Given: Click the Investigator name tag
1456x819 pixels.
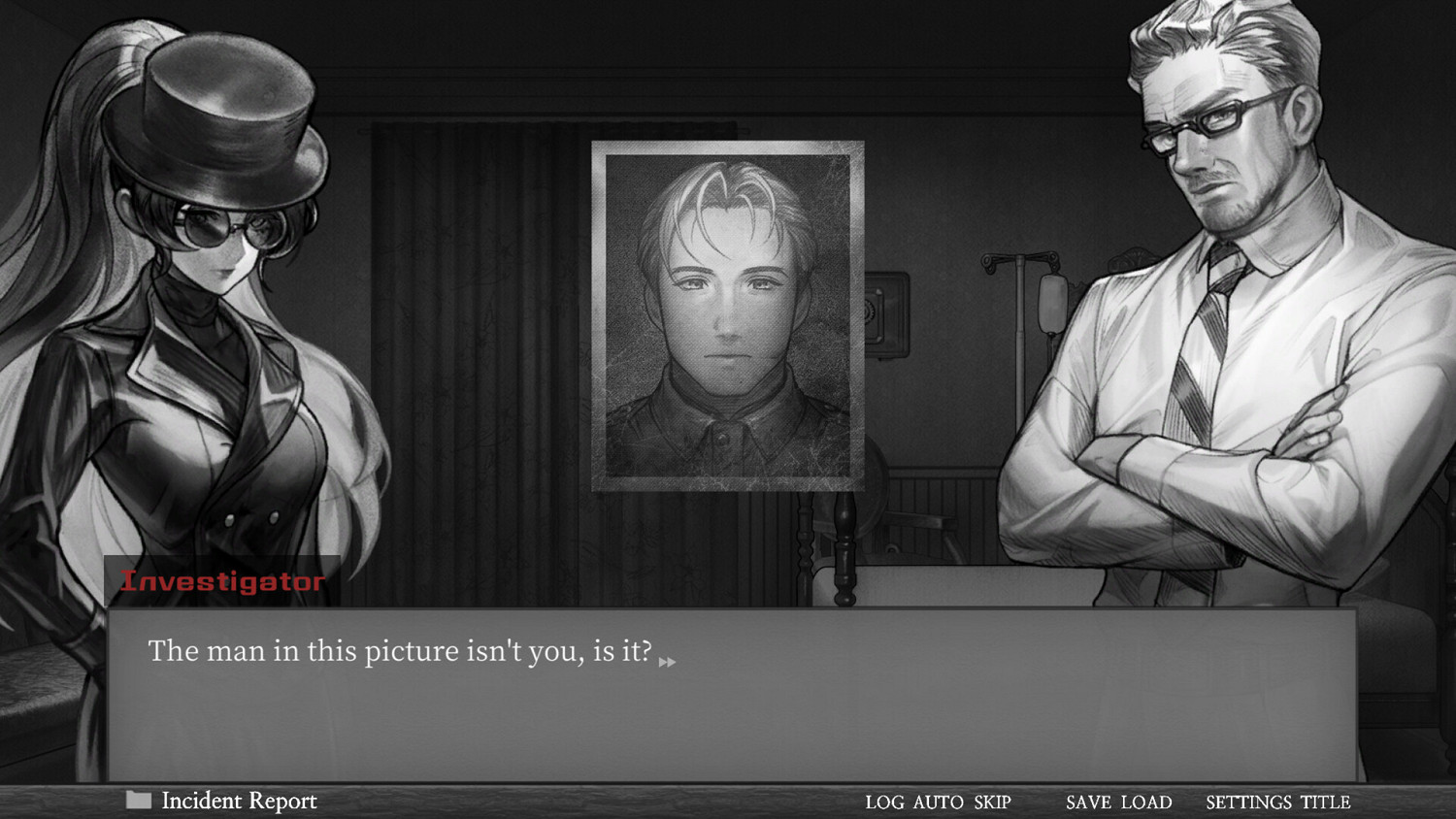Looking at the screenshot, I should (x=223, y=582).
